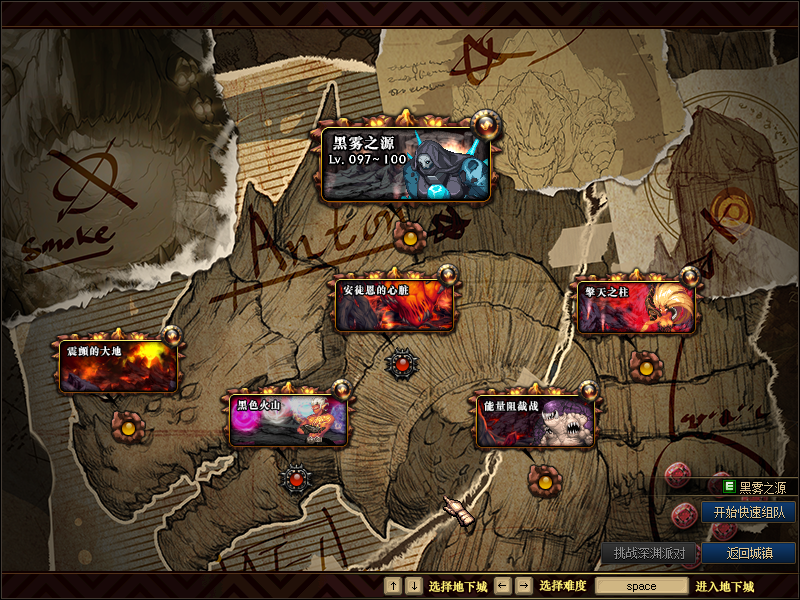Pick the 擎天之柱 dungeon tile

coord(636,307)
